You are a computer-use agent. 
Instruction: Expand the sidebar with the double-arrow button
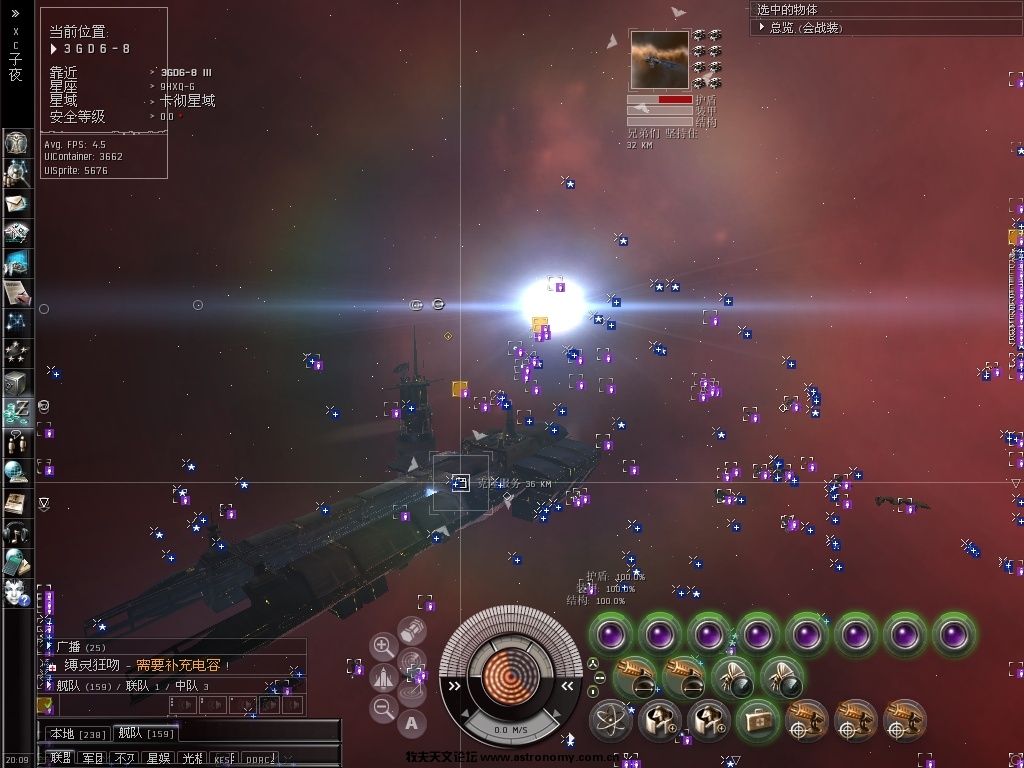click(15, 14)
